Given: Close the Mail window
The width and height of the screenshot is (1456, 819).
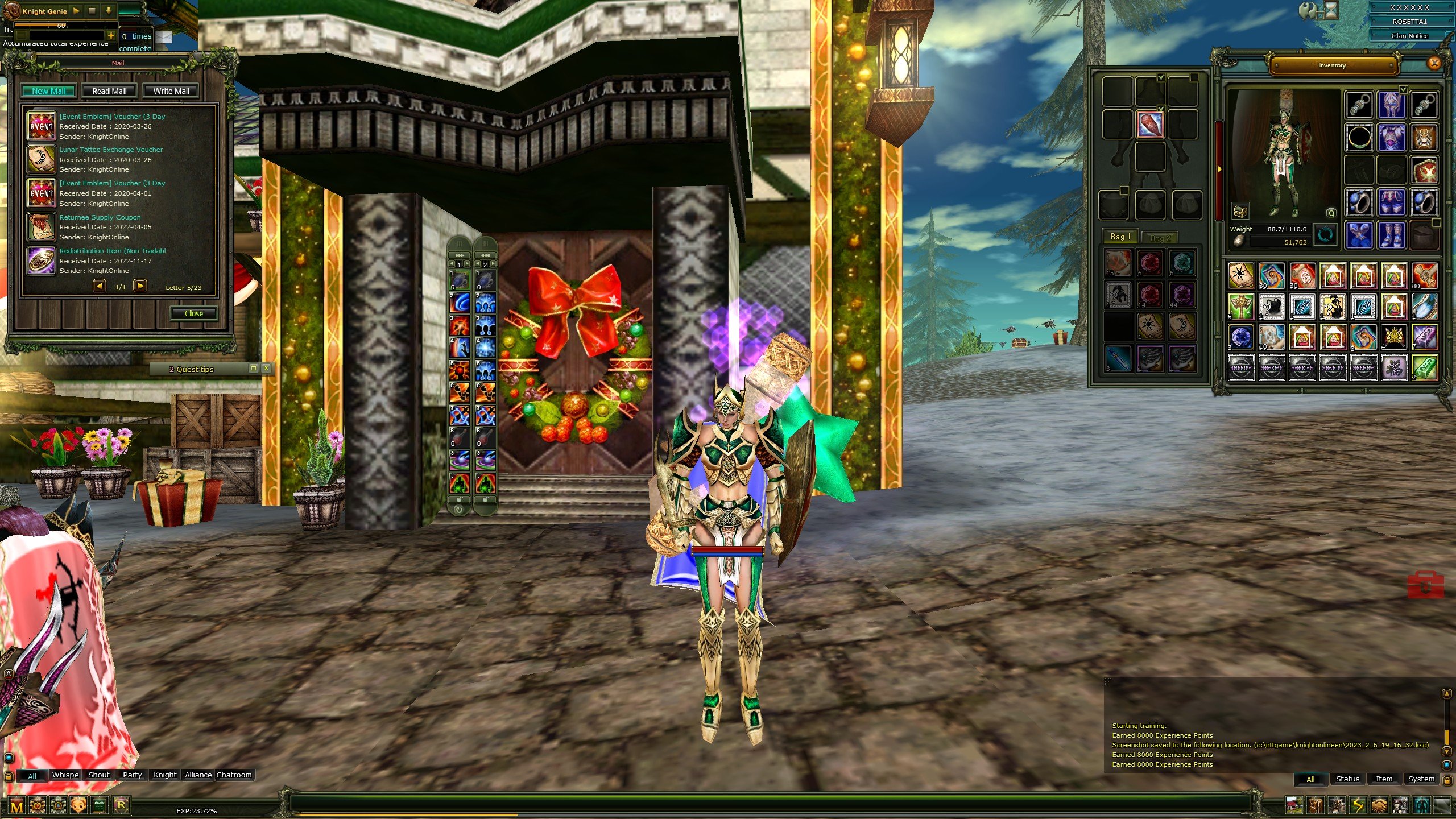Looking at the screenshot, I should [194, 313].
